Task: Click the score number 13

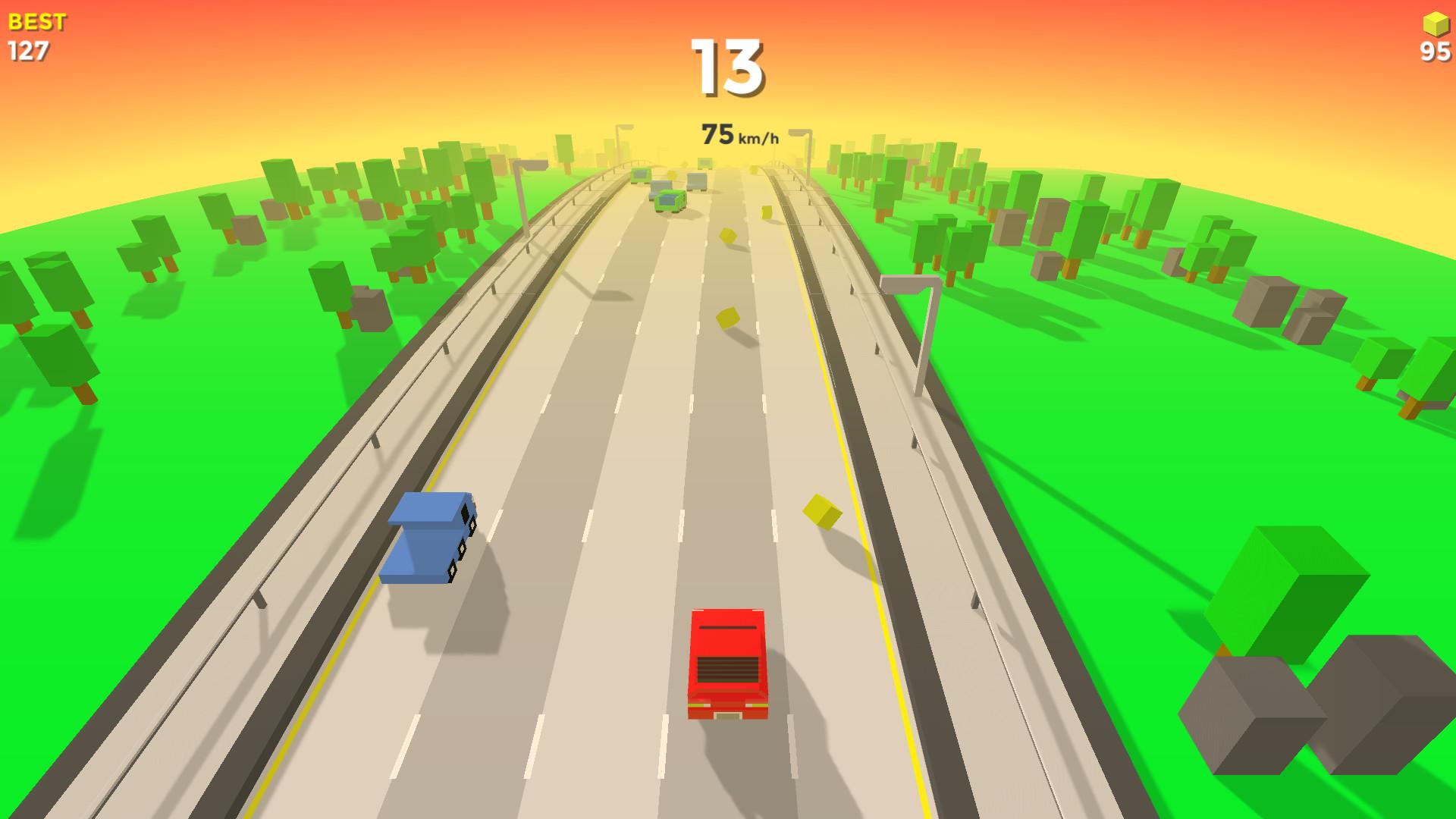Action: click(730, 67)
